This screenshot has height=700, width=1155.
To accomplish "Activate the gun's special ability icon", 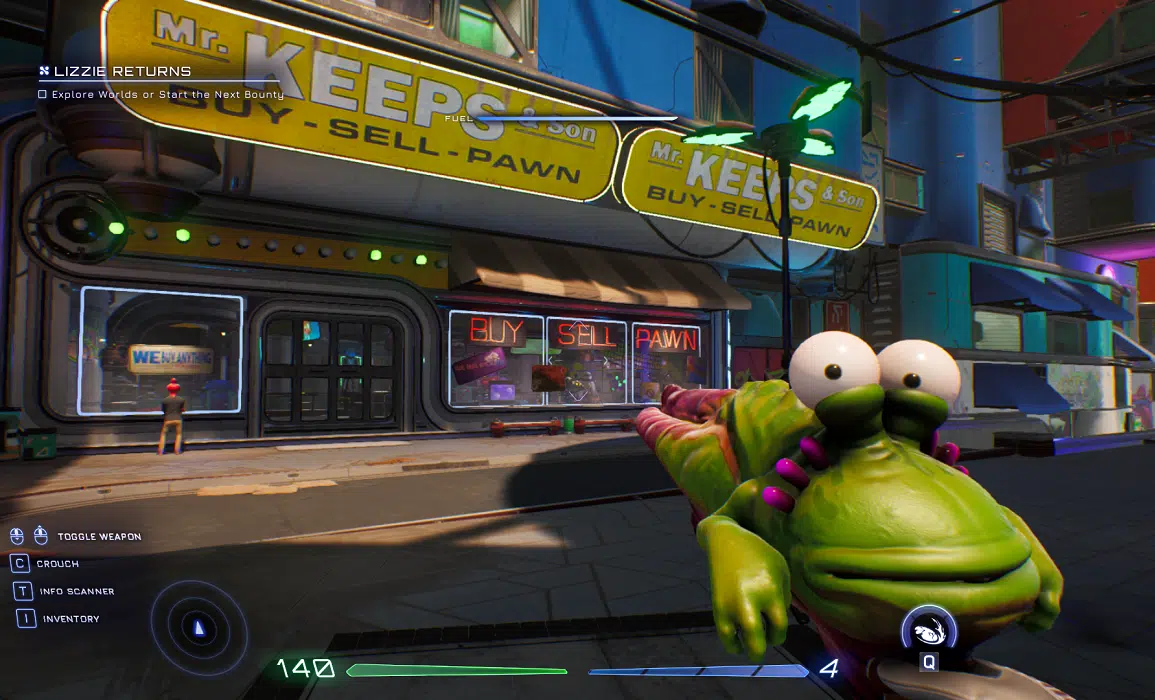I will pos(928,632).
